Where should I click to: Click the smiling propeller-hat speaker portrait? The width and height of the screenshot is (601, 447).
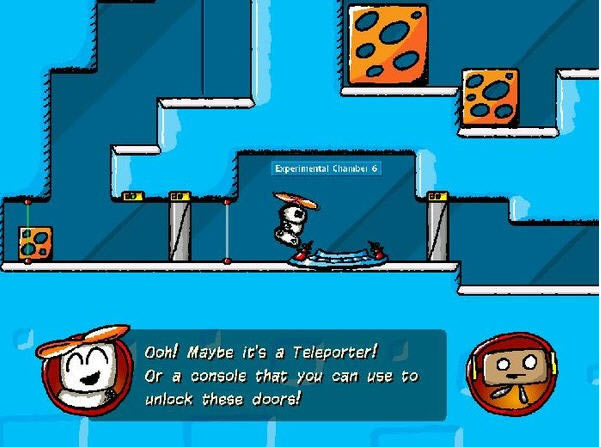tap(86, 369)
